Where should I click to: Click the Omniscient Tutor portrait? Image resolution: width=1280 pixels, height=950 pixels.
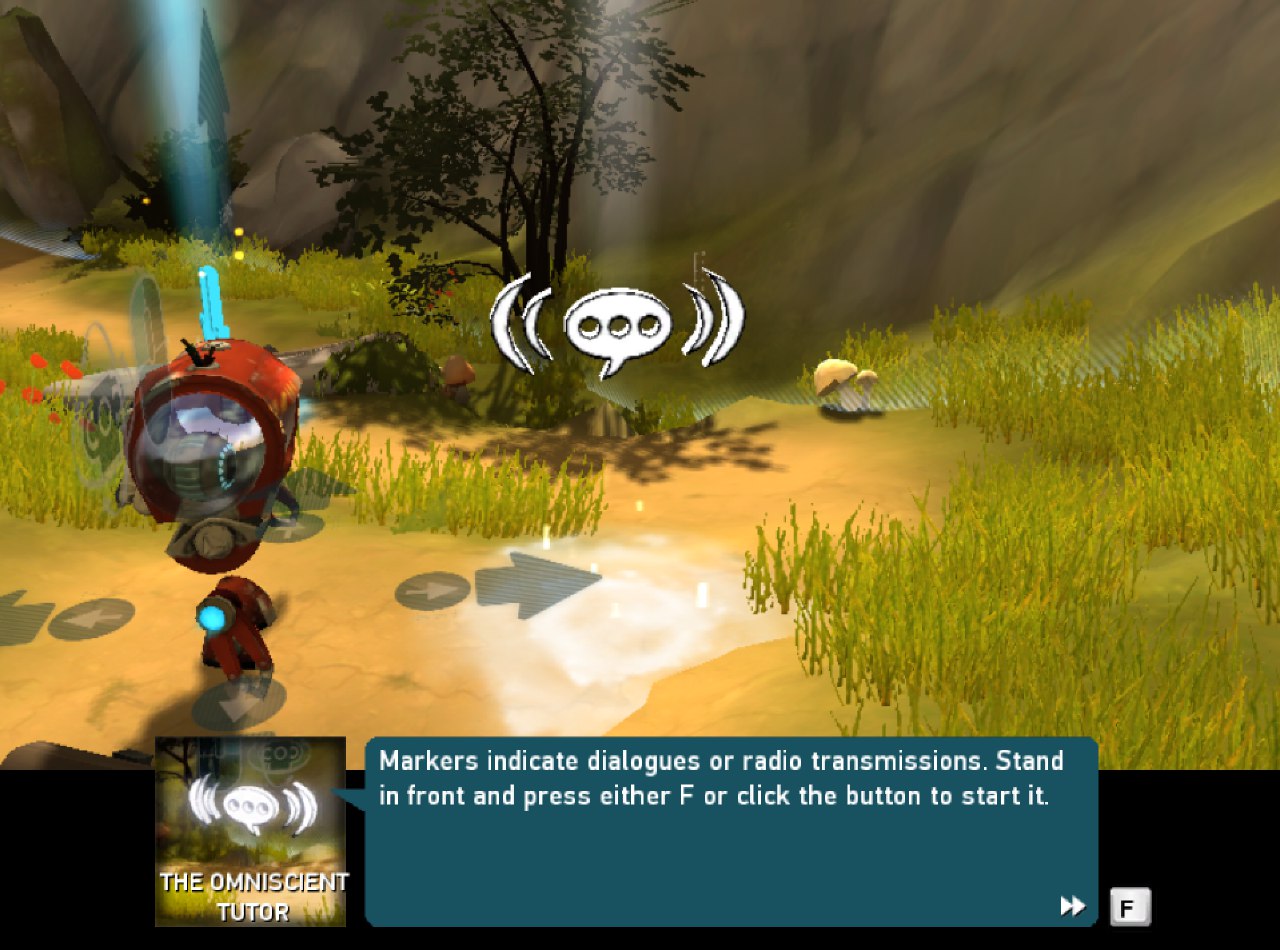250,830
